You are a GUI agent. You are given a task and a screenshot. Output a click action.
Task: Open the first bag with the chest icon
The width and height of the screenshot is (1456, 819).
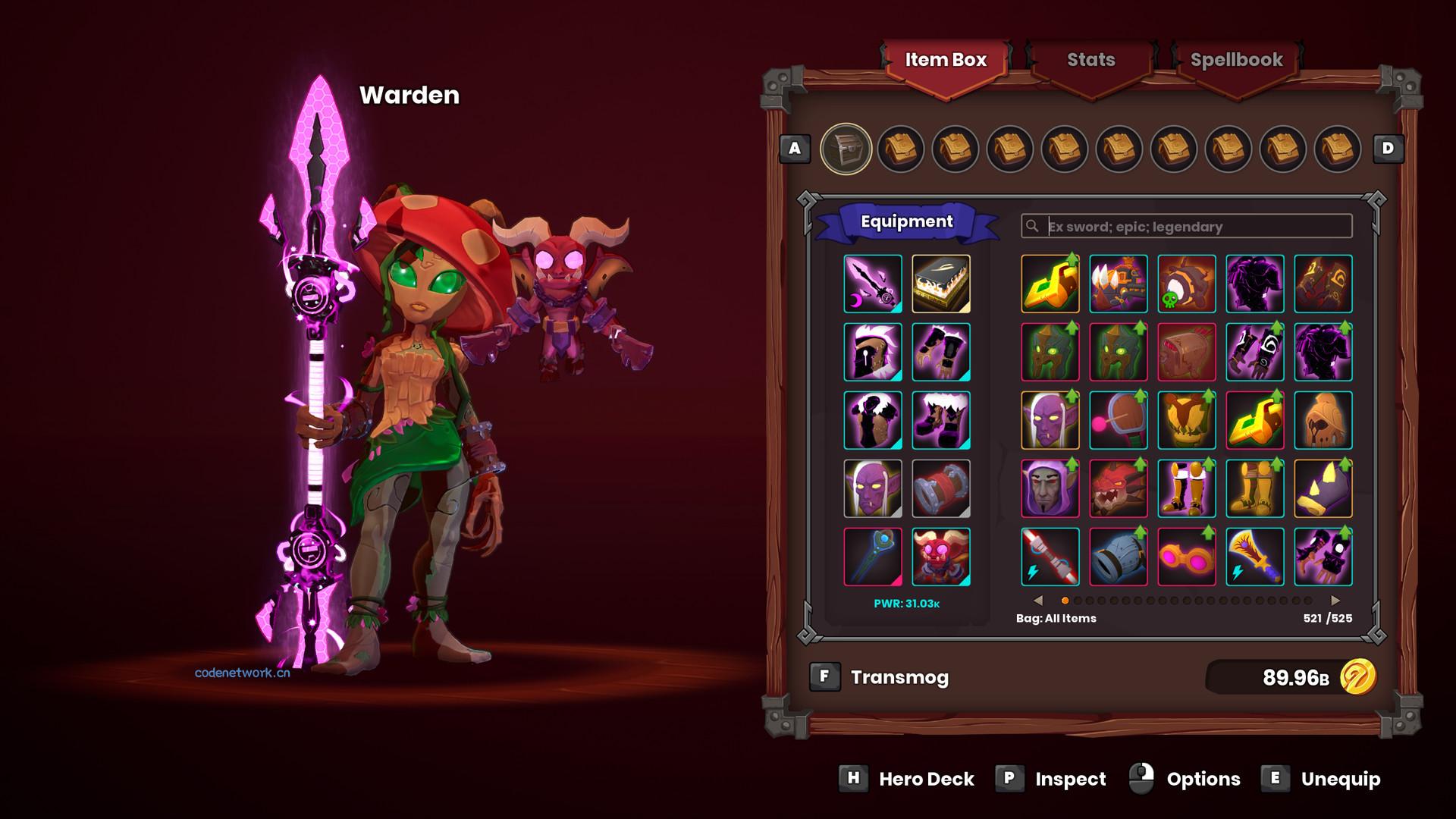click(849, 149)
